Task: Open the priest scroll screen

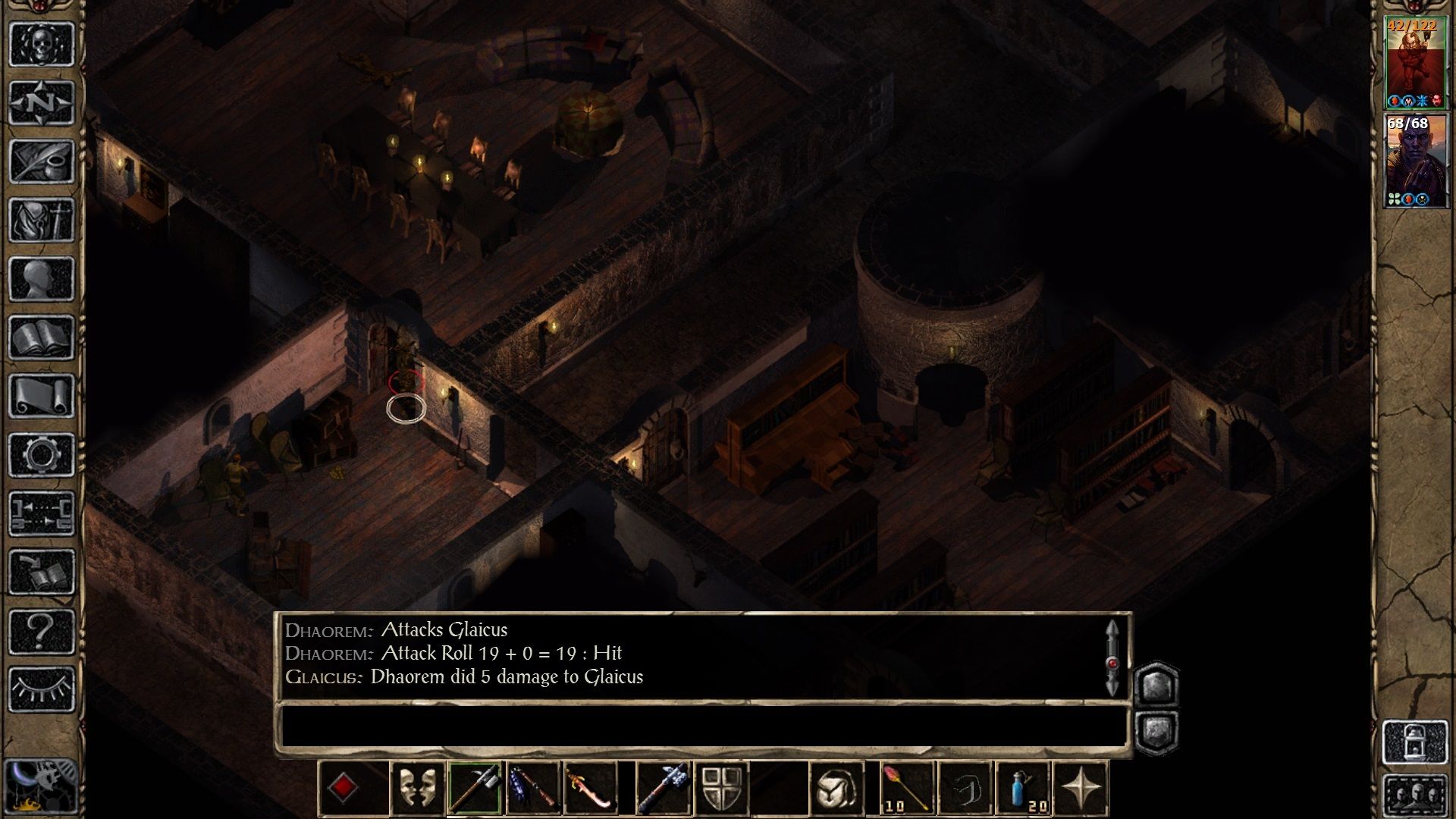Action: 42,396
